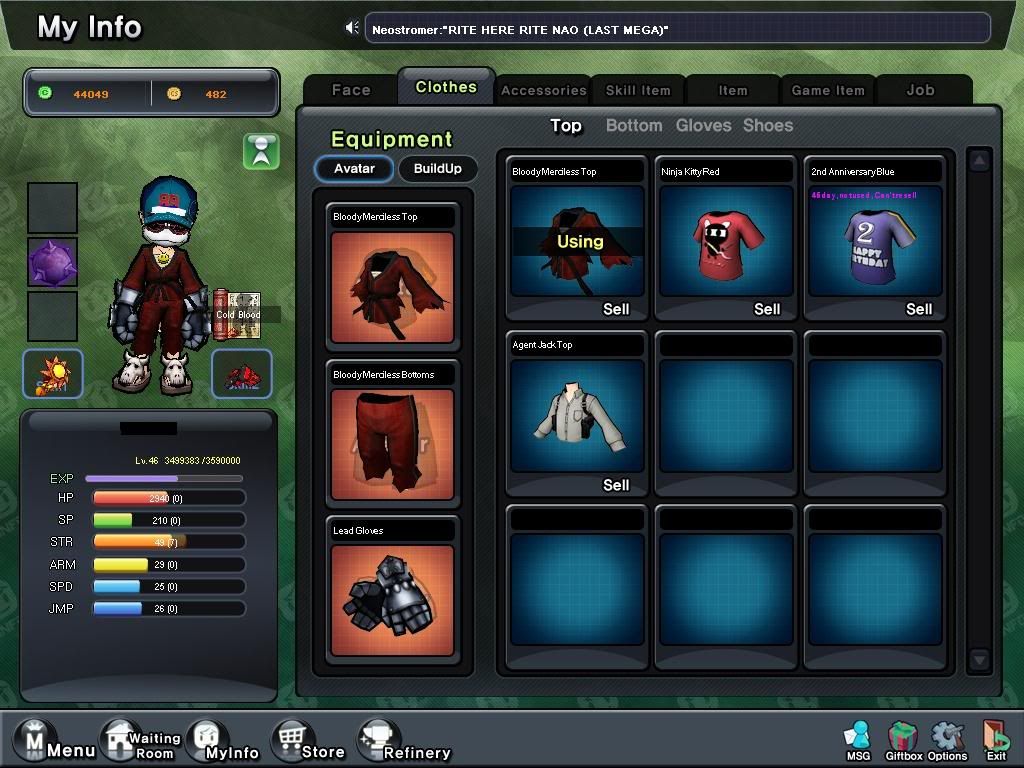Open the Job tab

point(920,90)
